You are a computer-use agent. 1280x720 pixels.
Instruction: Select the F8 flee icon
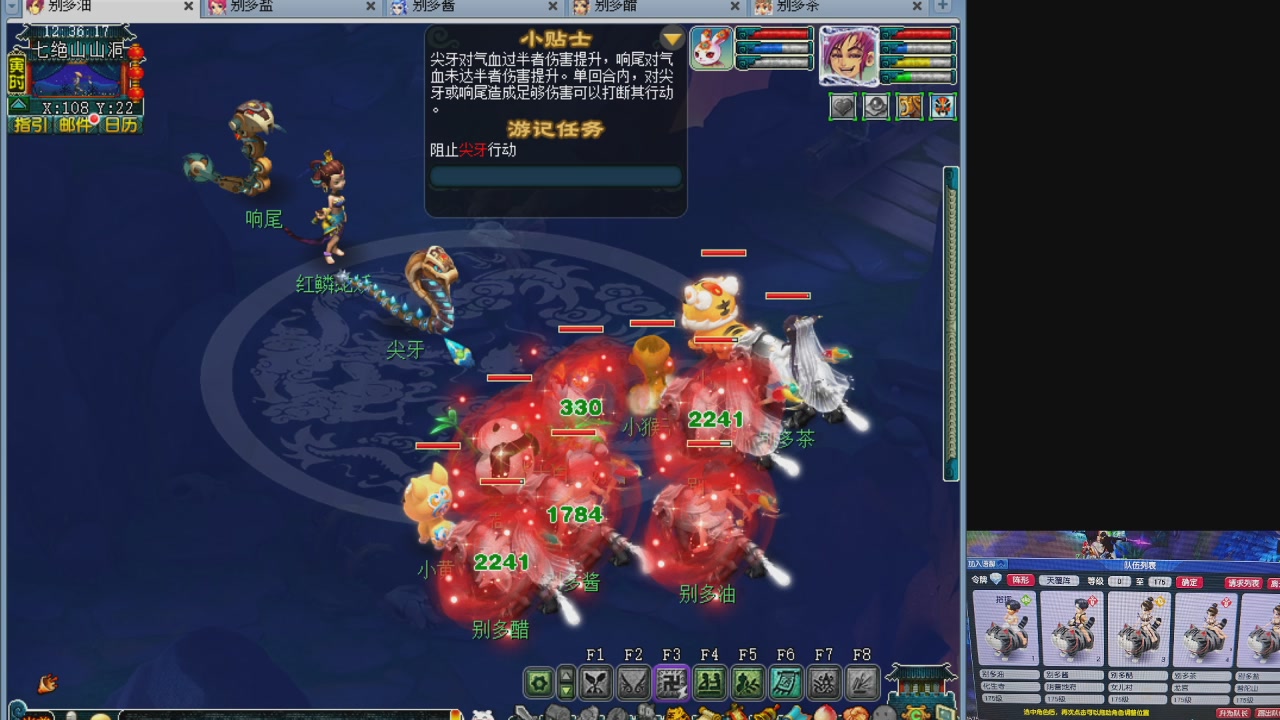click(x=861, y=683)
